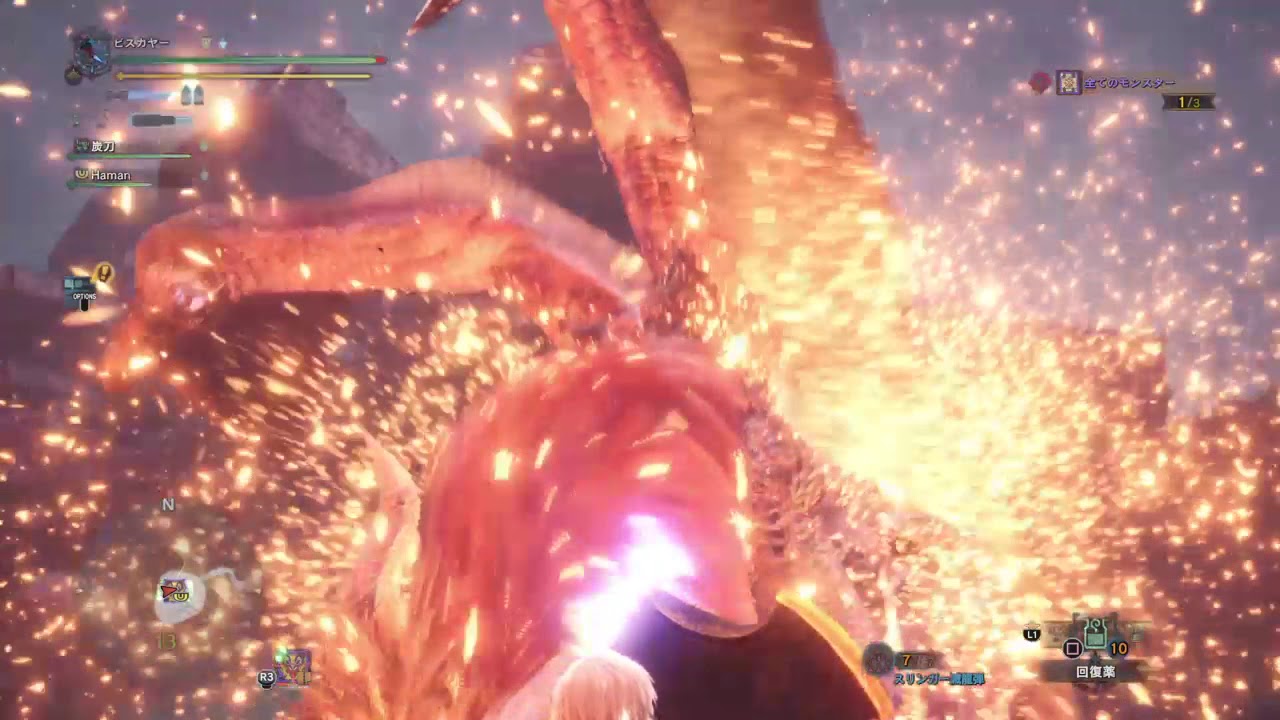The image size is (1280, 720).
Task: Select the quest scroll icon beside 全てのモンスター
Action: coord(1068,80)
